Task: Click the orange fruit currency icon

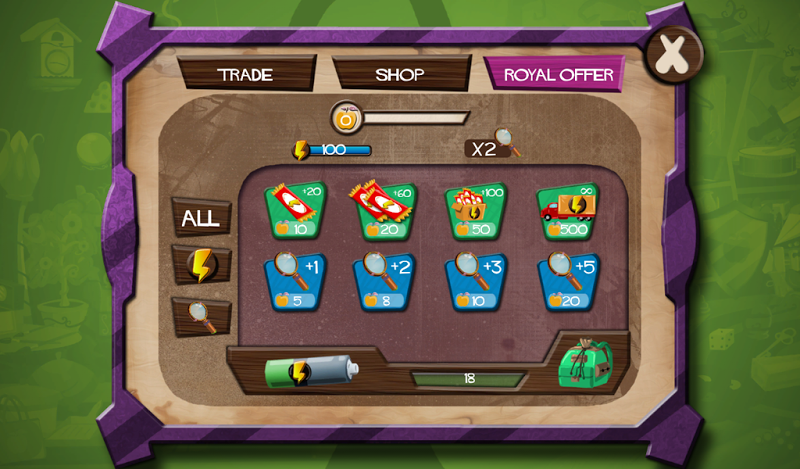Action: point(346,119)
